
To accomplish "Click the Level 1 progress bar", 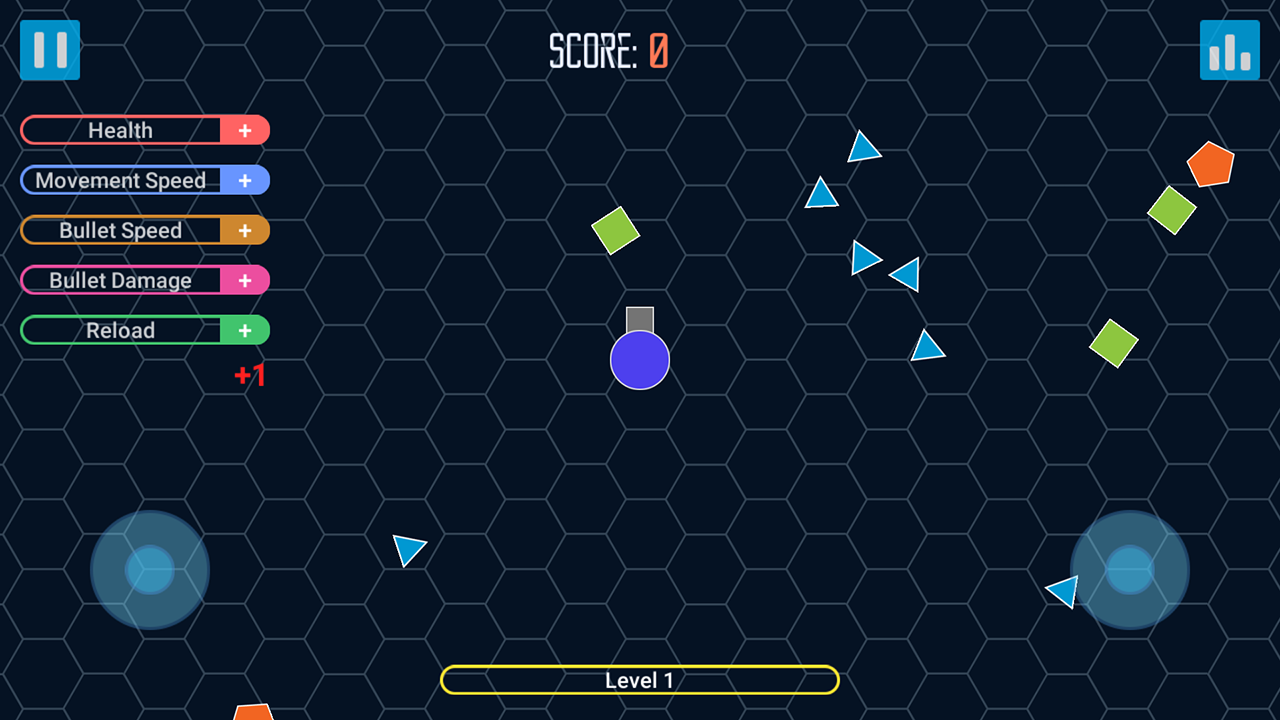I will point(639,680).
